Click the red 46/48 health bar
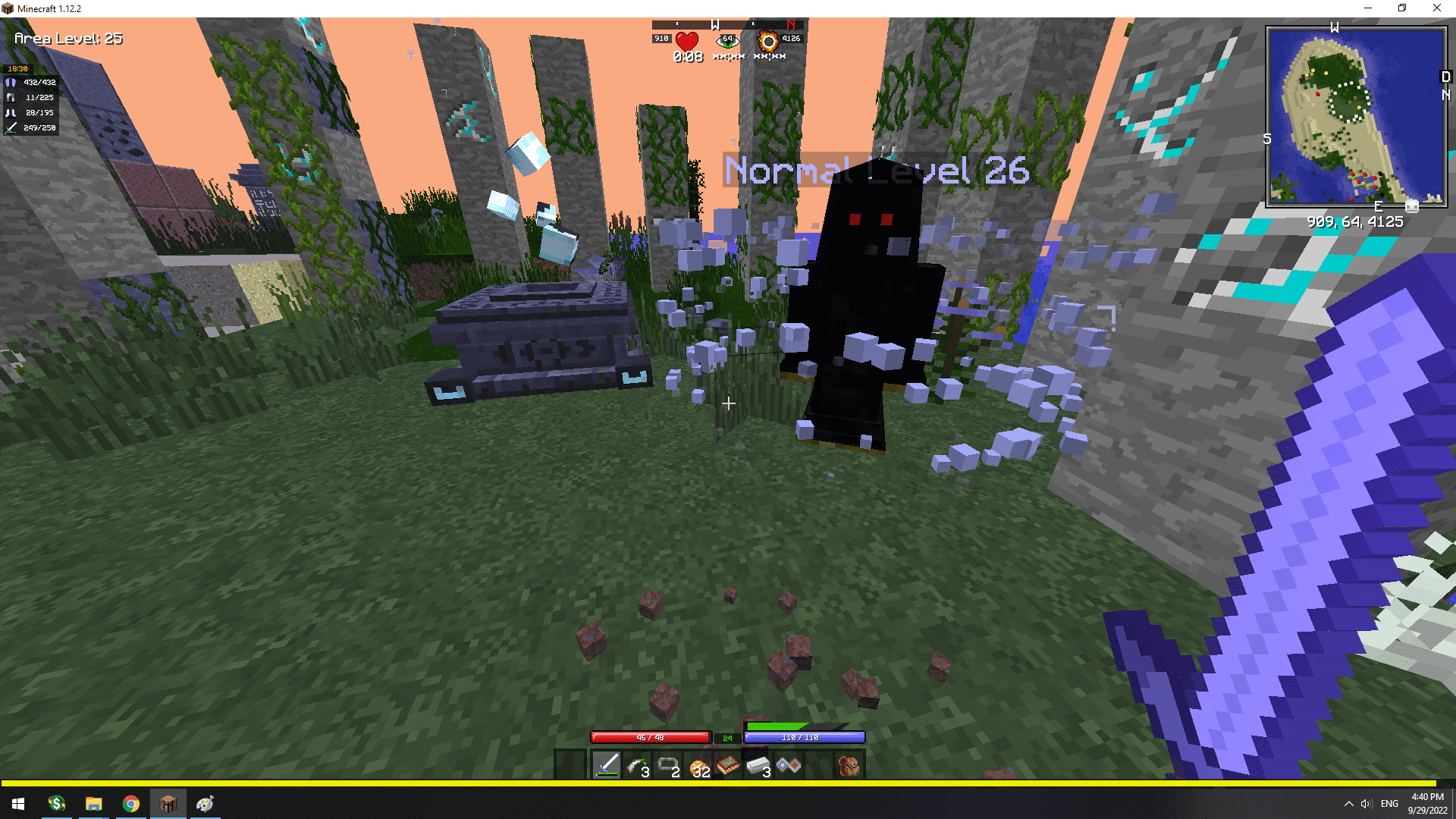The height and width of the screenshot is (819, 1456). [649, 736]
